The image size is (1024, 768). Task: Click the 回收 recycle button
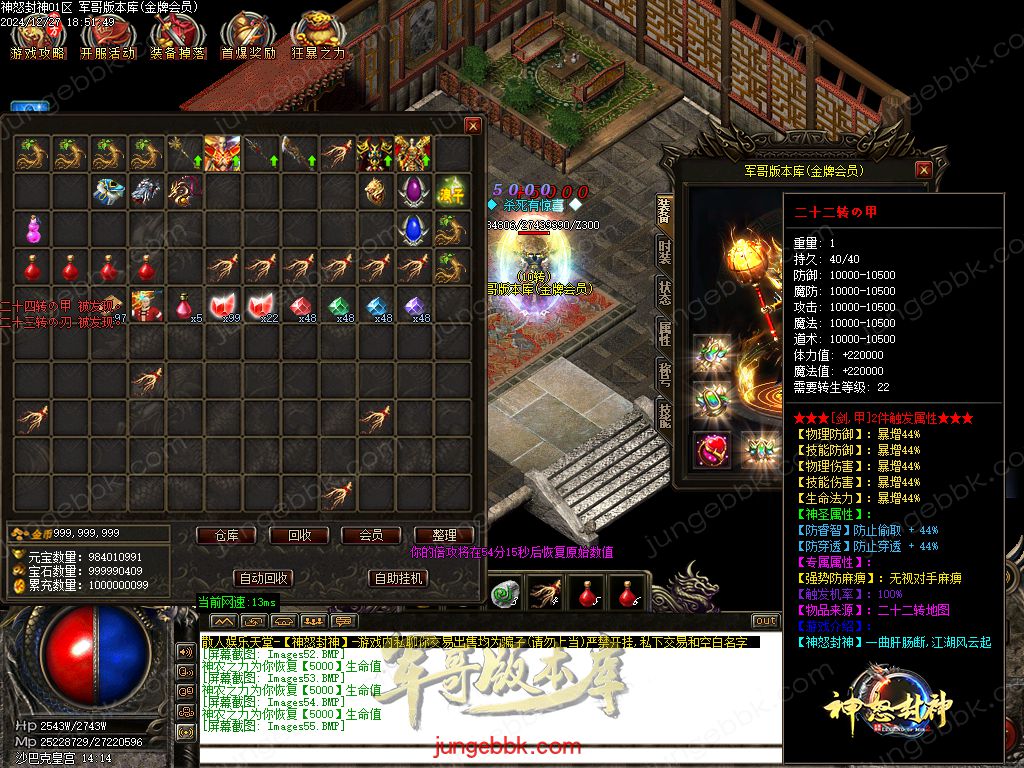point(300,536)
